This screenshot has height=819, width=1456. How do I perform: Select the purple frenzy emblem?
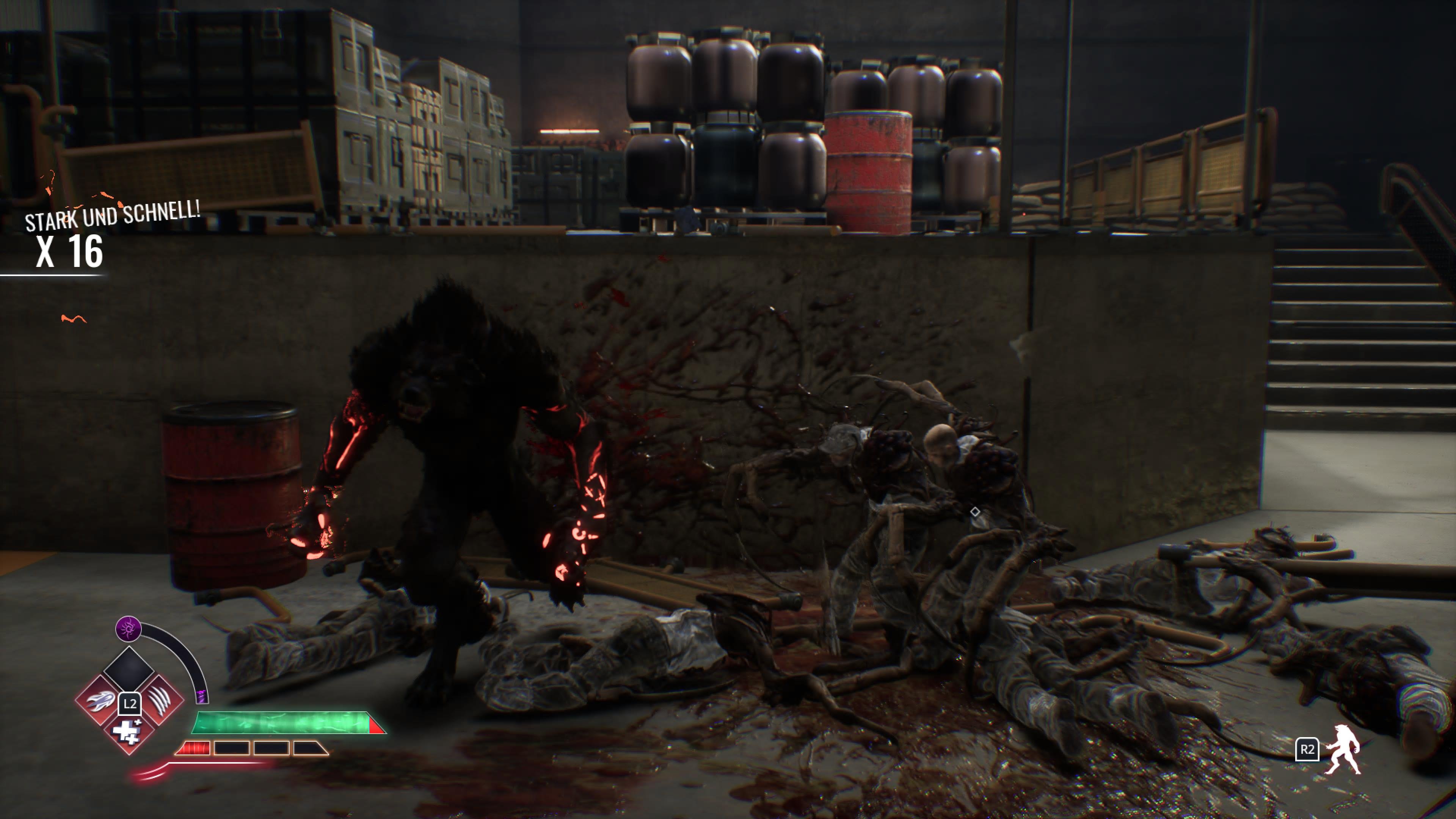128,629
